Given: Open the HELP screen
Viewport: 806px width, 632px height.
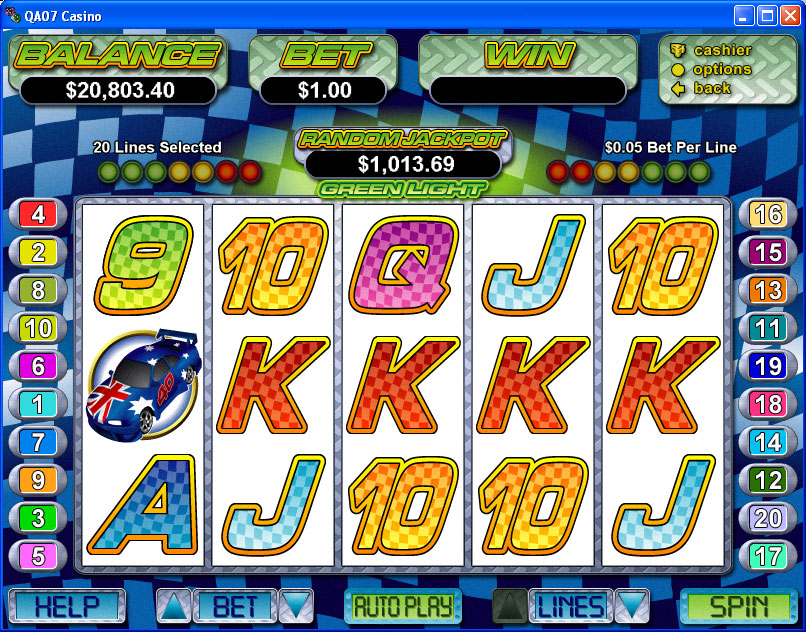Looking at the screenshot, I should tap(66, 606).
